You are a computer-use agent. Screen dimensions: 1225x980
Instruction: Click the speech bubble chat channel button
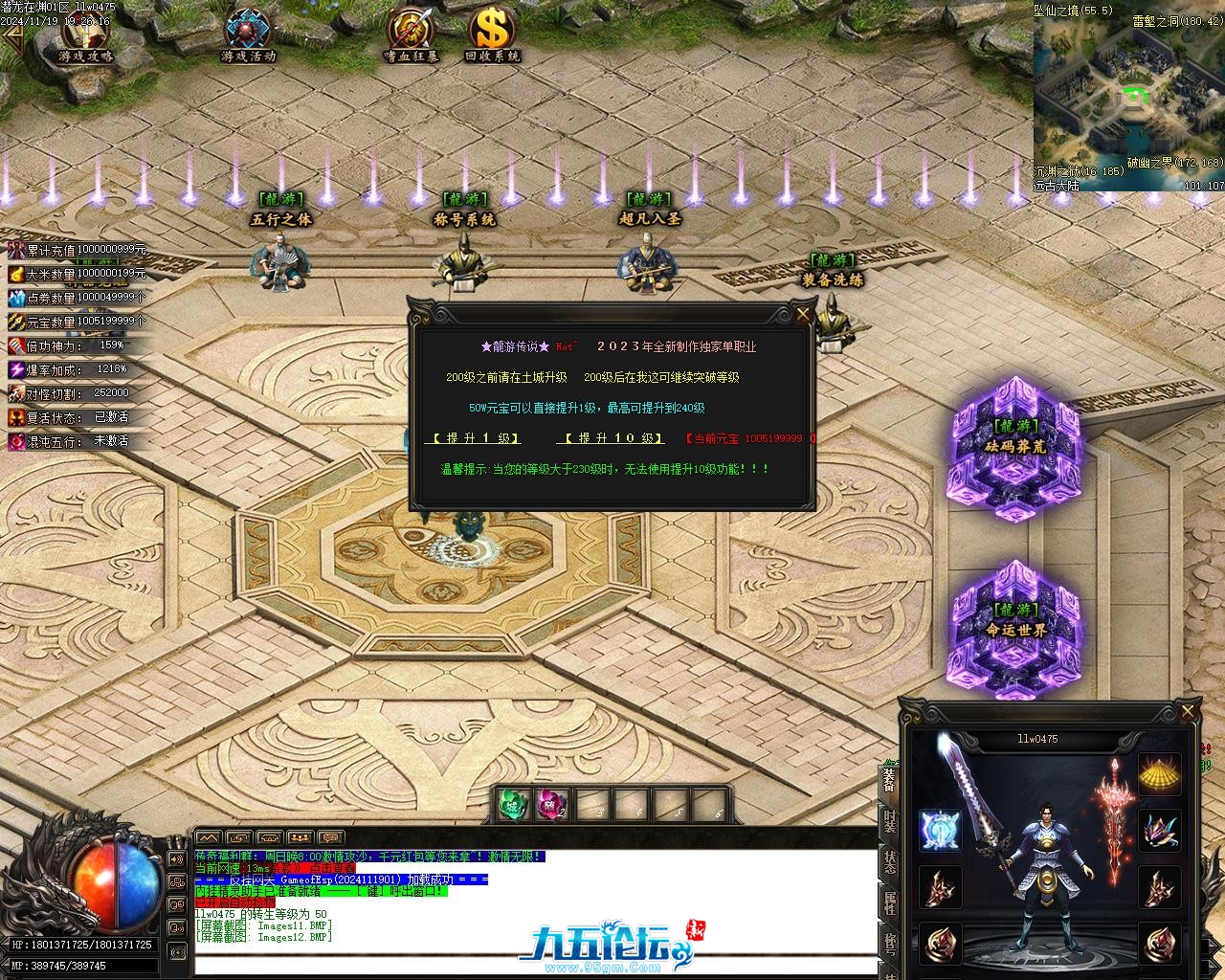tap(331, 837)
